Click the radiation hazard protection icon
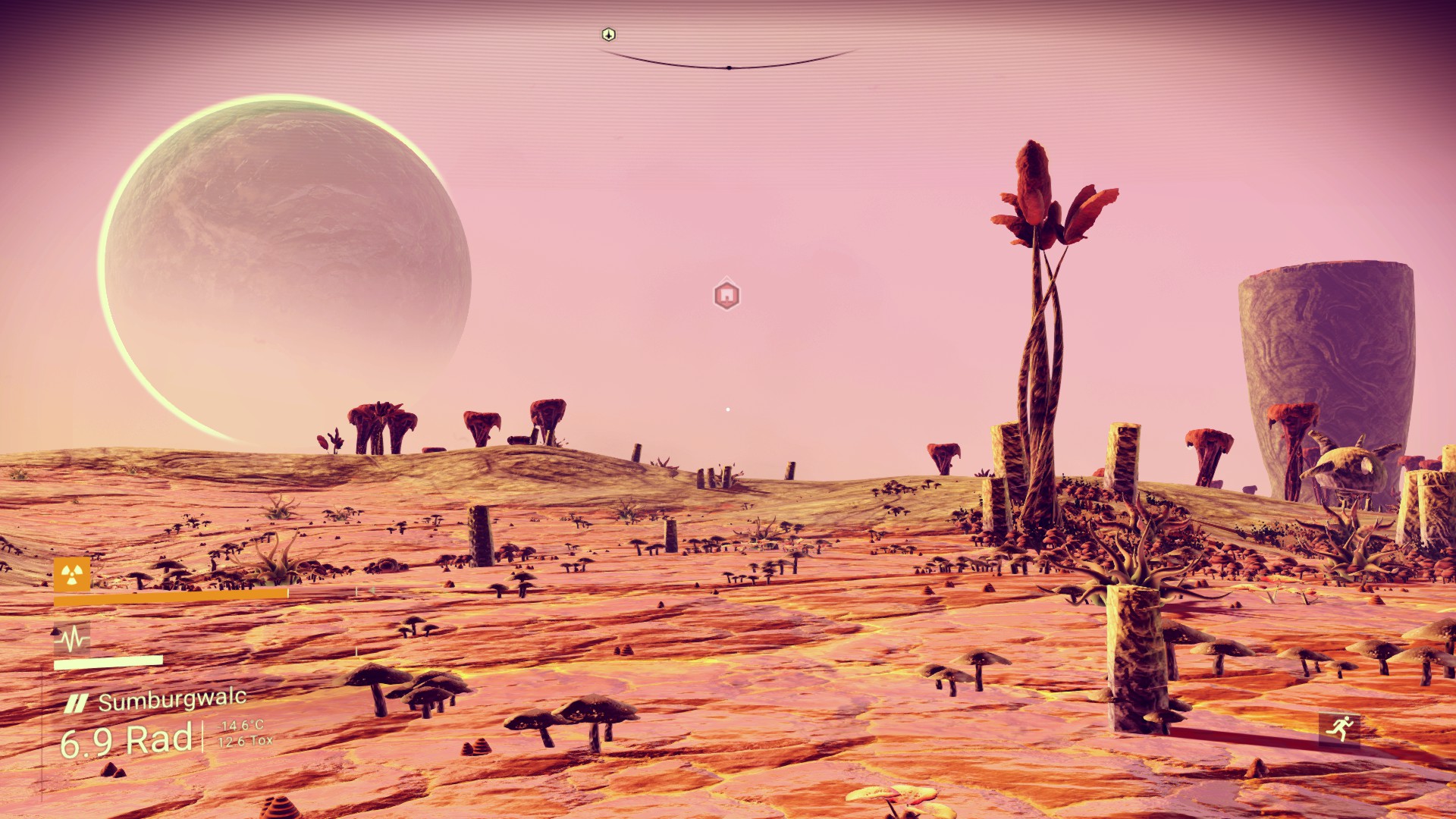This screenshot has height=819, width=1456. pos(72,574)
